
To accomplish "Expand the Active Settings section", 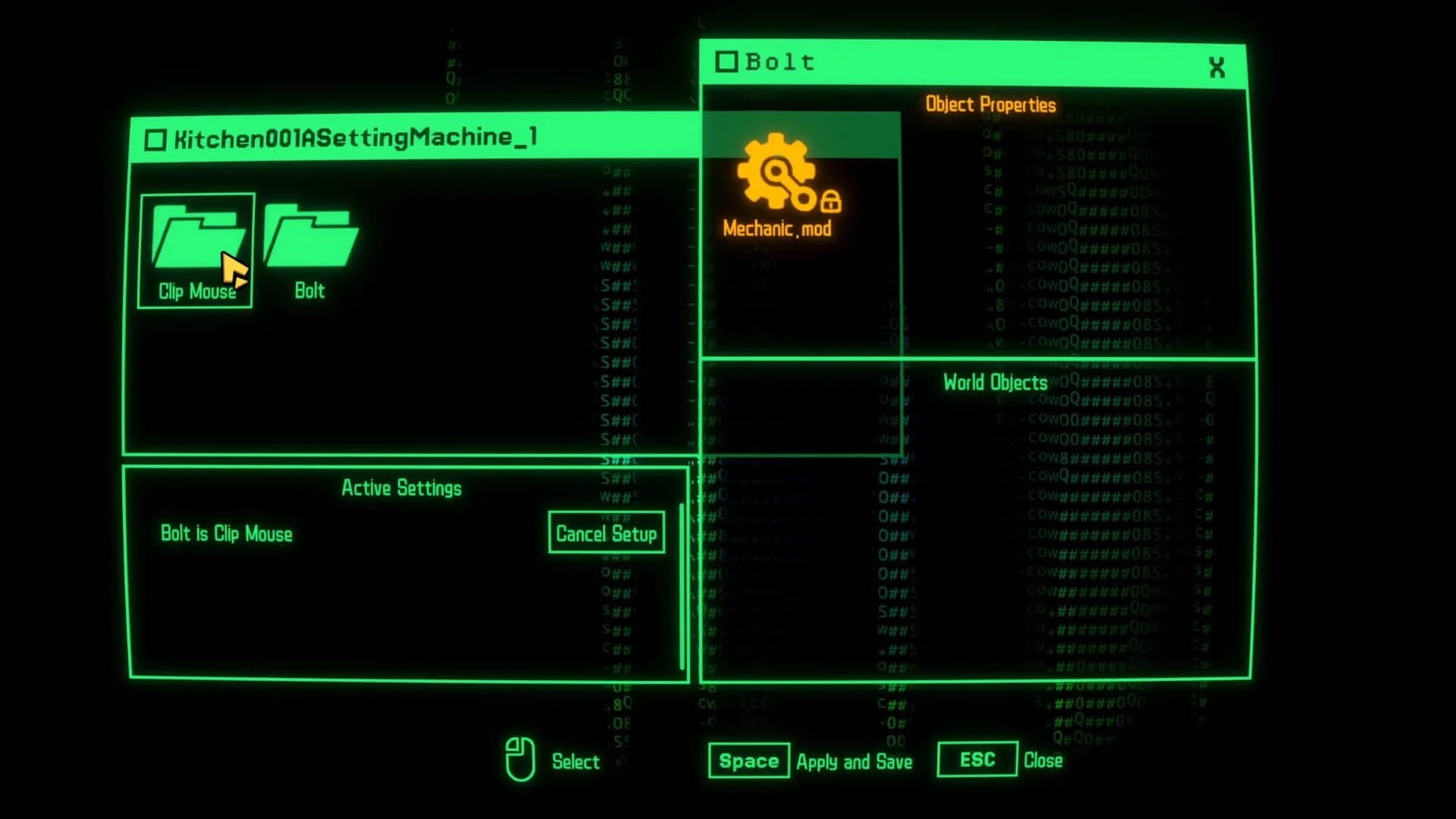I will [402, 488].
